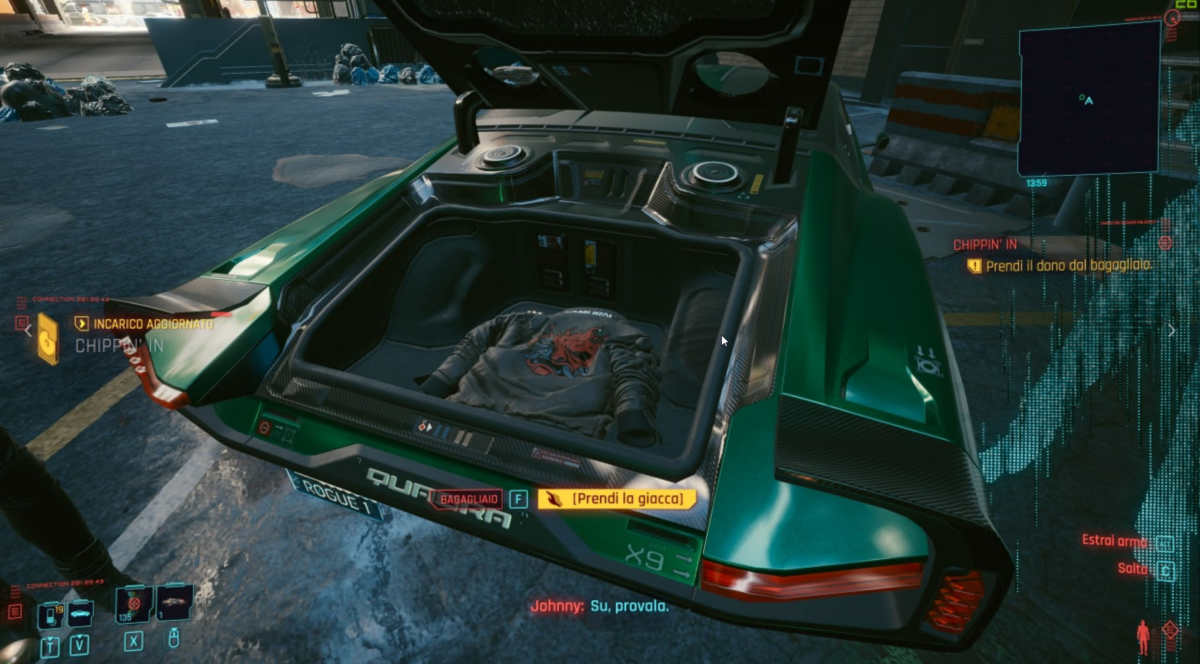Choose the "Prendi la giacca" interaction option
Viewport: 1200px width, 664px height.
[x=617, y=498]
